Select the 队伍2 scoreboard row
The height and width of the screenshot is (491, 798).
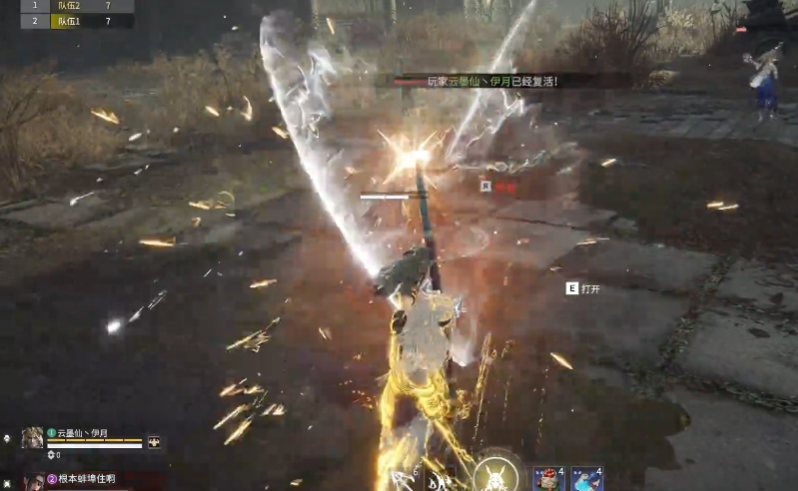(x=68, y=6)
